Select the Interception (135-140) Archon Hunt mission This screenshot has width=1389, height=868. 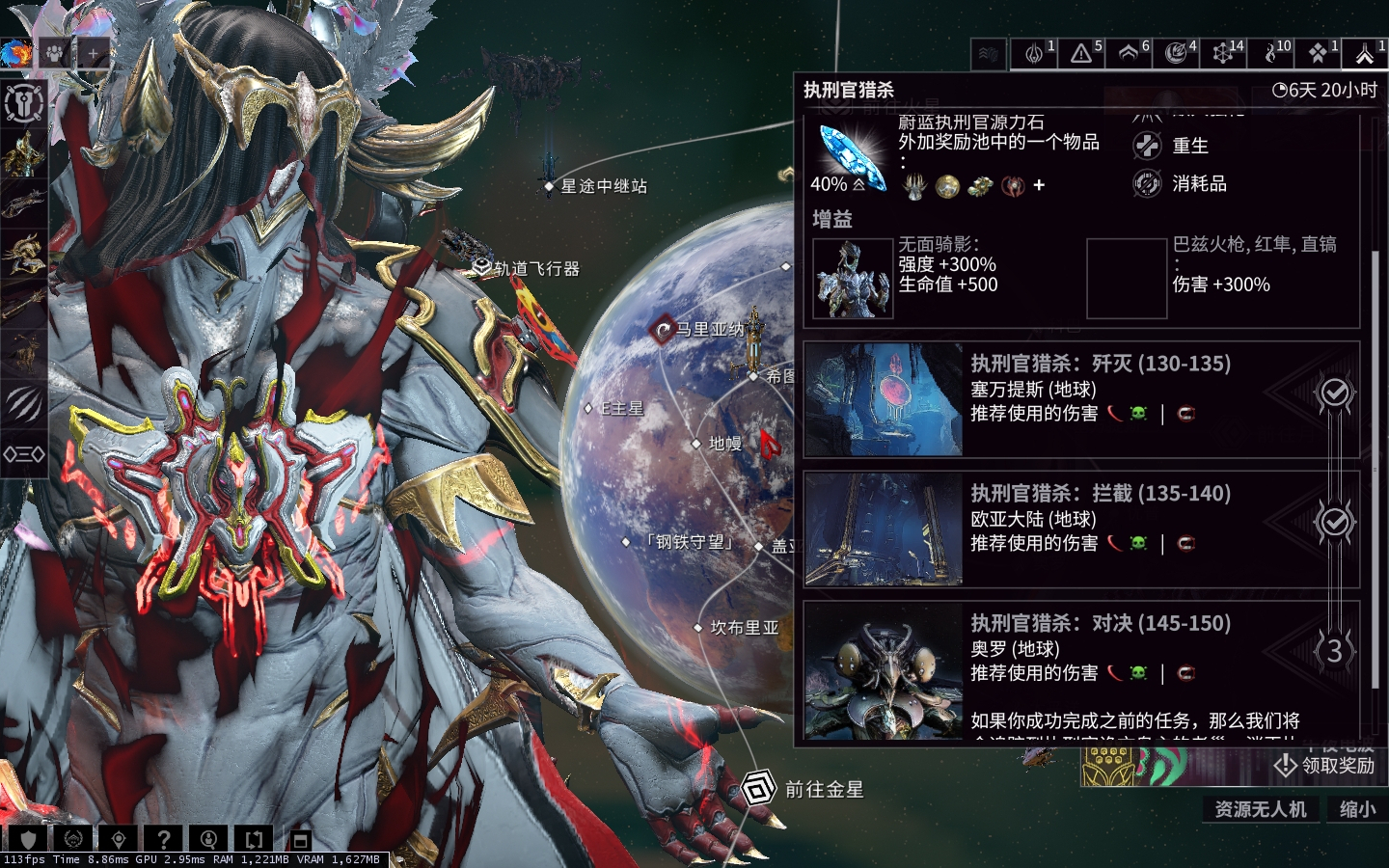1080,529
